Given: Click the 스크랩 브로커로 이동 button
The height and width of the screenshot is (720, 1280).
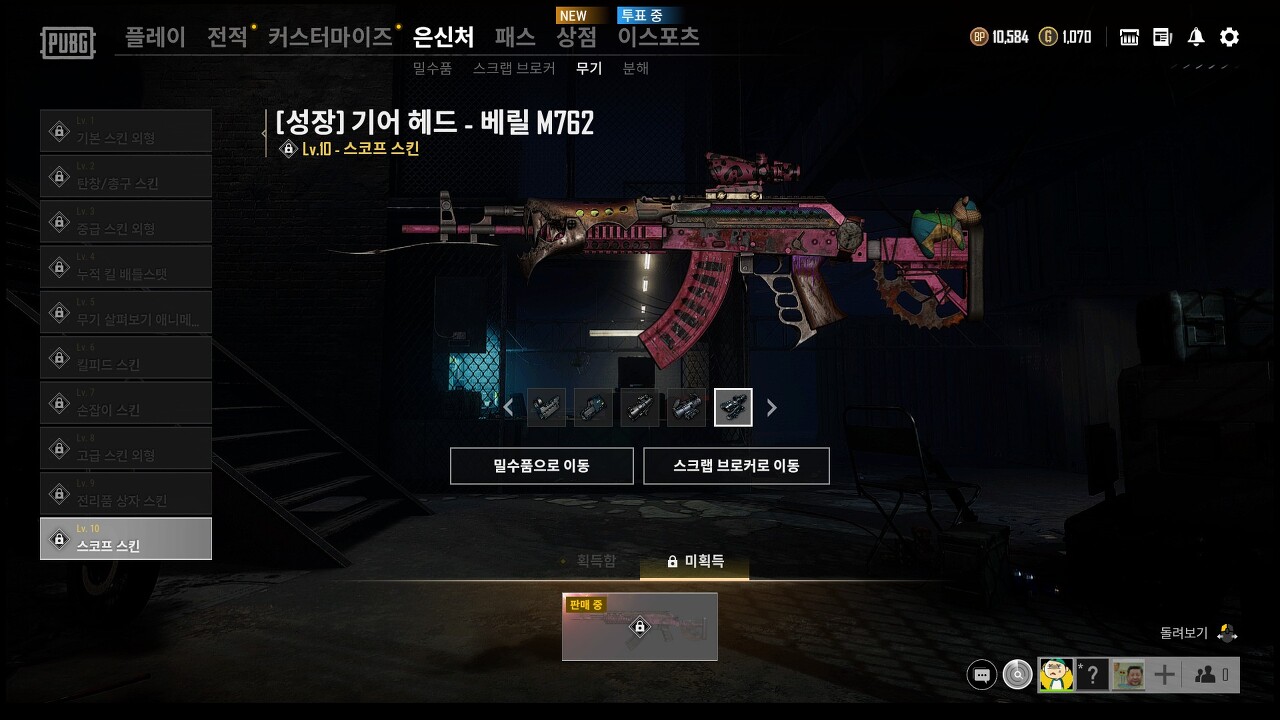Looking at the screenshot, I should (737, 465).
